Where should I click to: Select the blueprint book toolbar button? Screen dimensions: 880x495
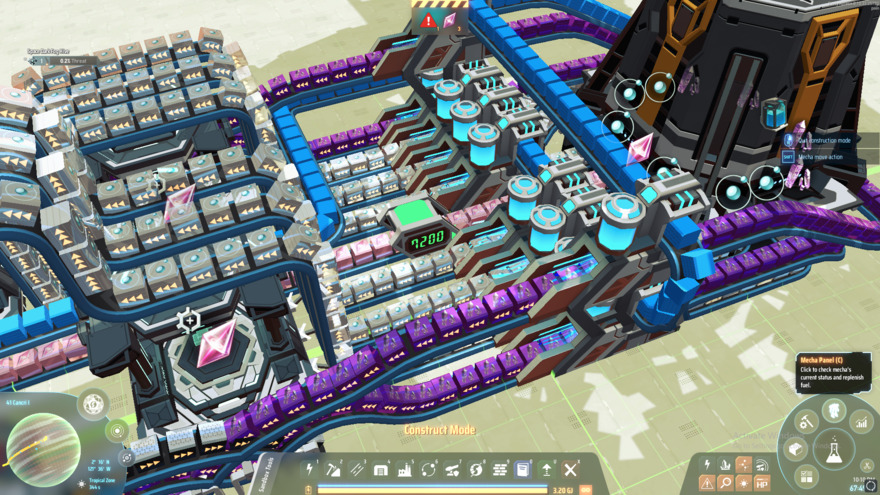(x=523, y=469)
